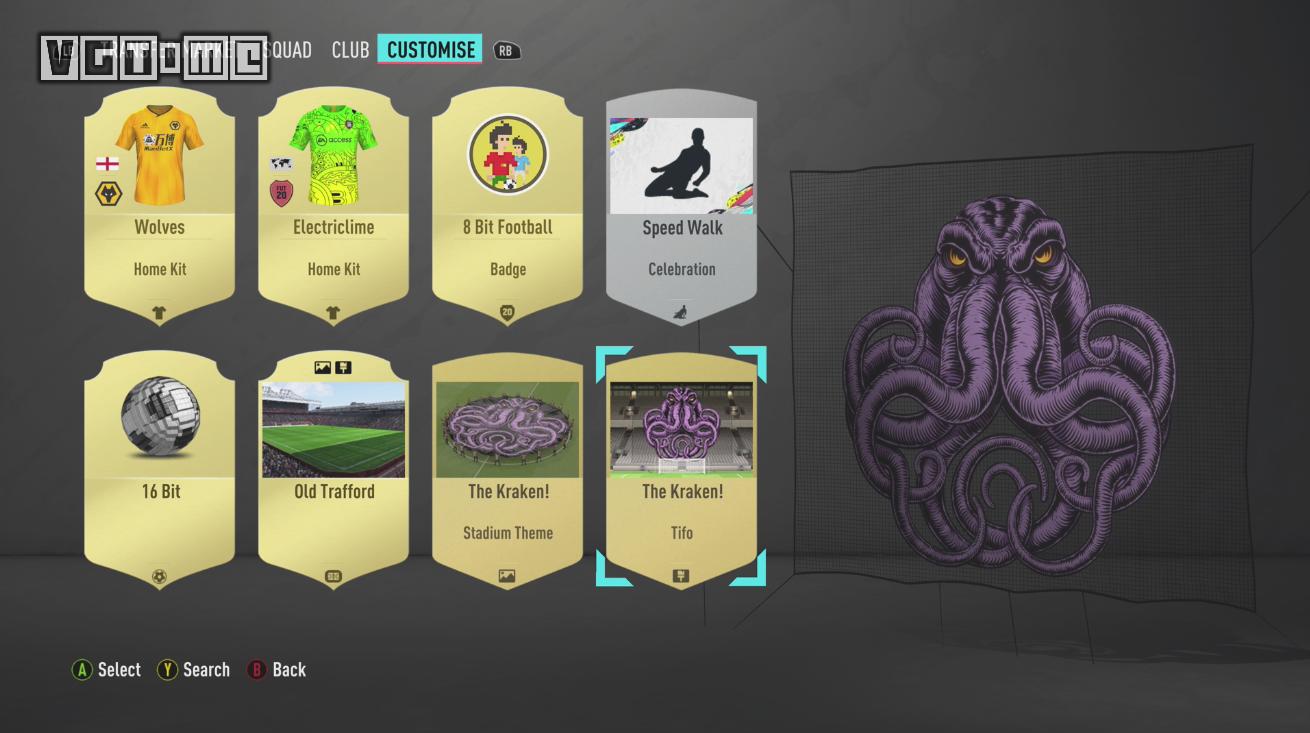Click the LB bumper icon at top left

[64, 48]
